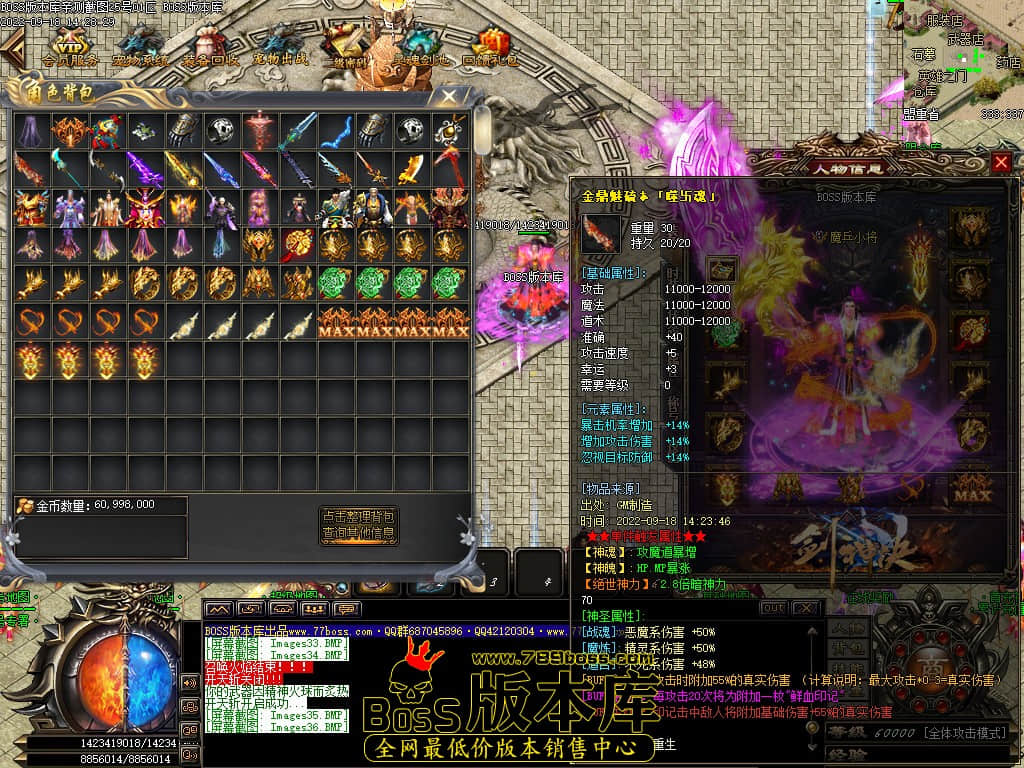Open the speech bubble chat tab

coord(347,608)
